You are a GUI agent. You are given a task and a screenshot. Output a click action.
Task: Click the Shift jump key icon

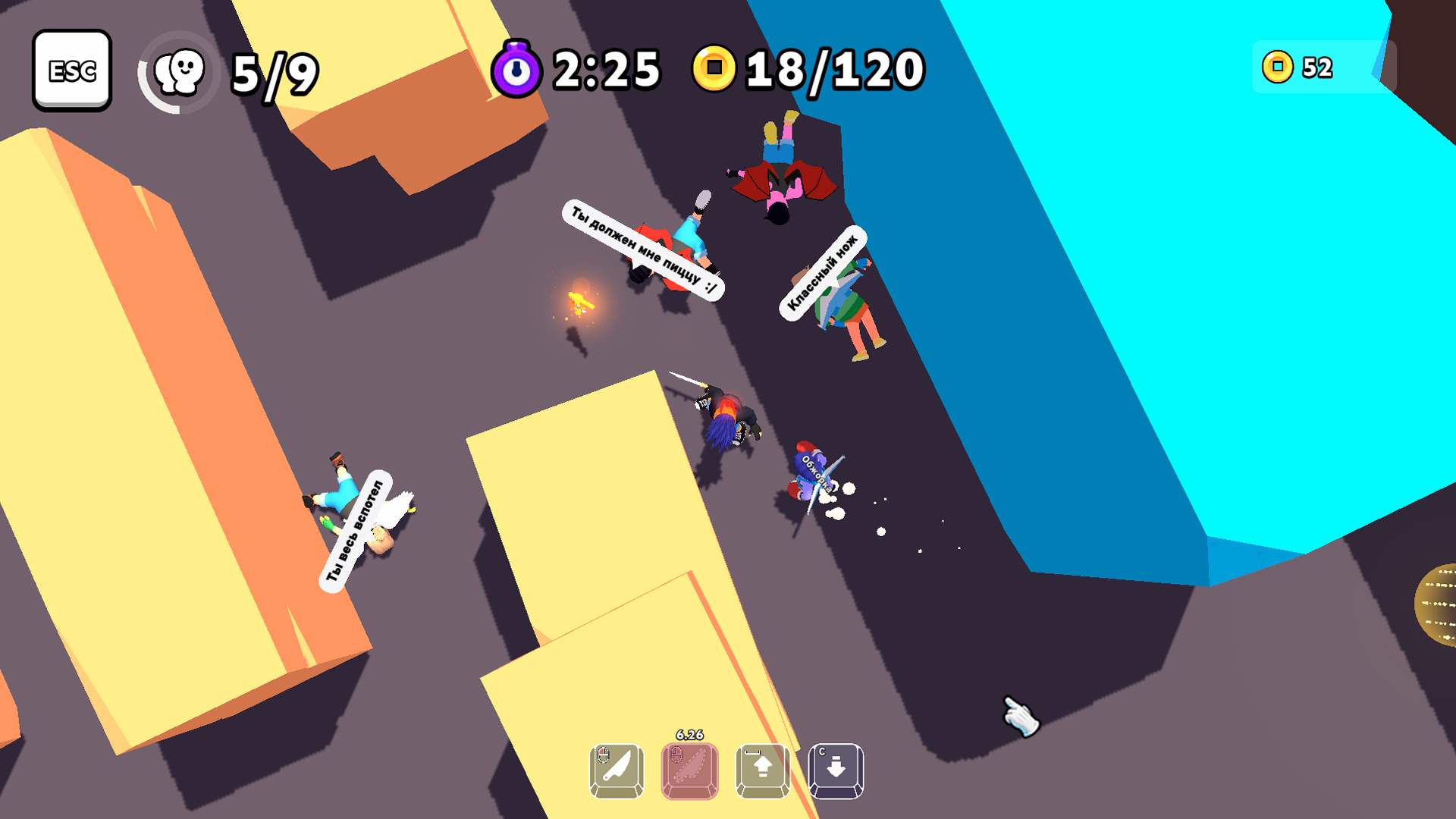764,770
